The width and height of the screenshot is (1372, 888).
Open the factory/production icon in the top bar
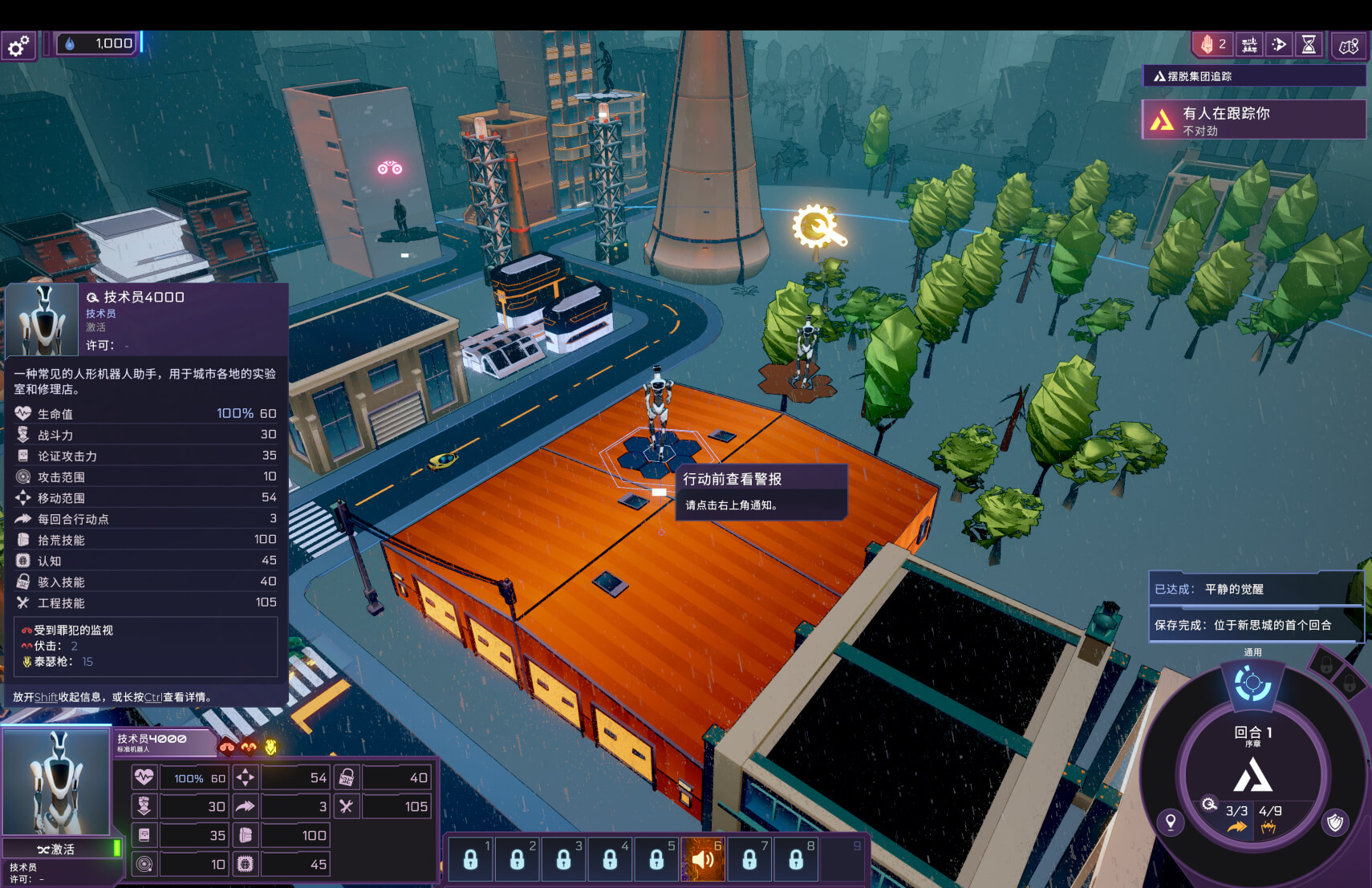(x=1249, y=44)
